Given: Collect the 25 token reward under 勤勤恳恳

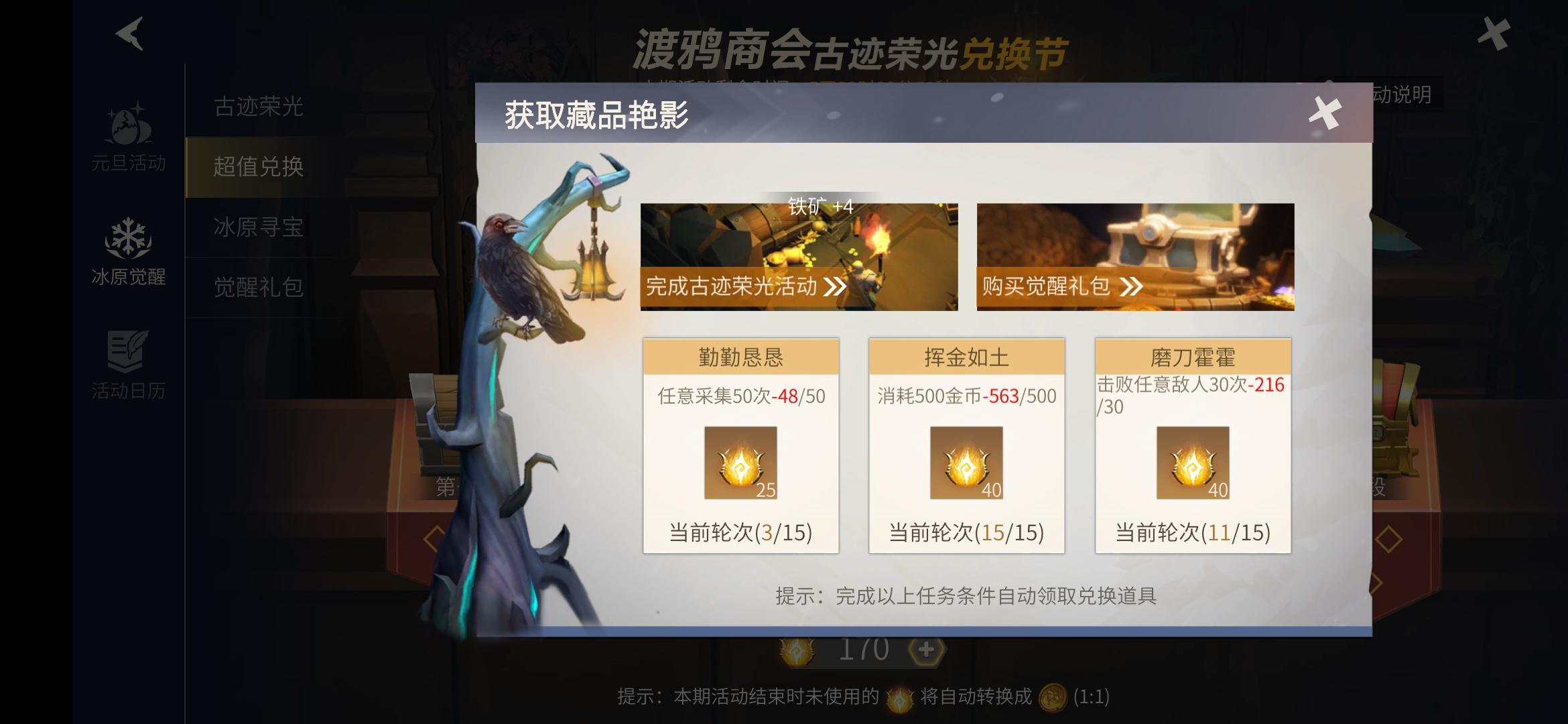Looking at the screenshot, I should tap(740, 463).
